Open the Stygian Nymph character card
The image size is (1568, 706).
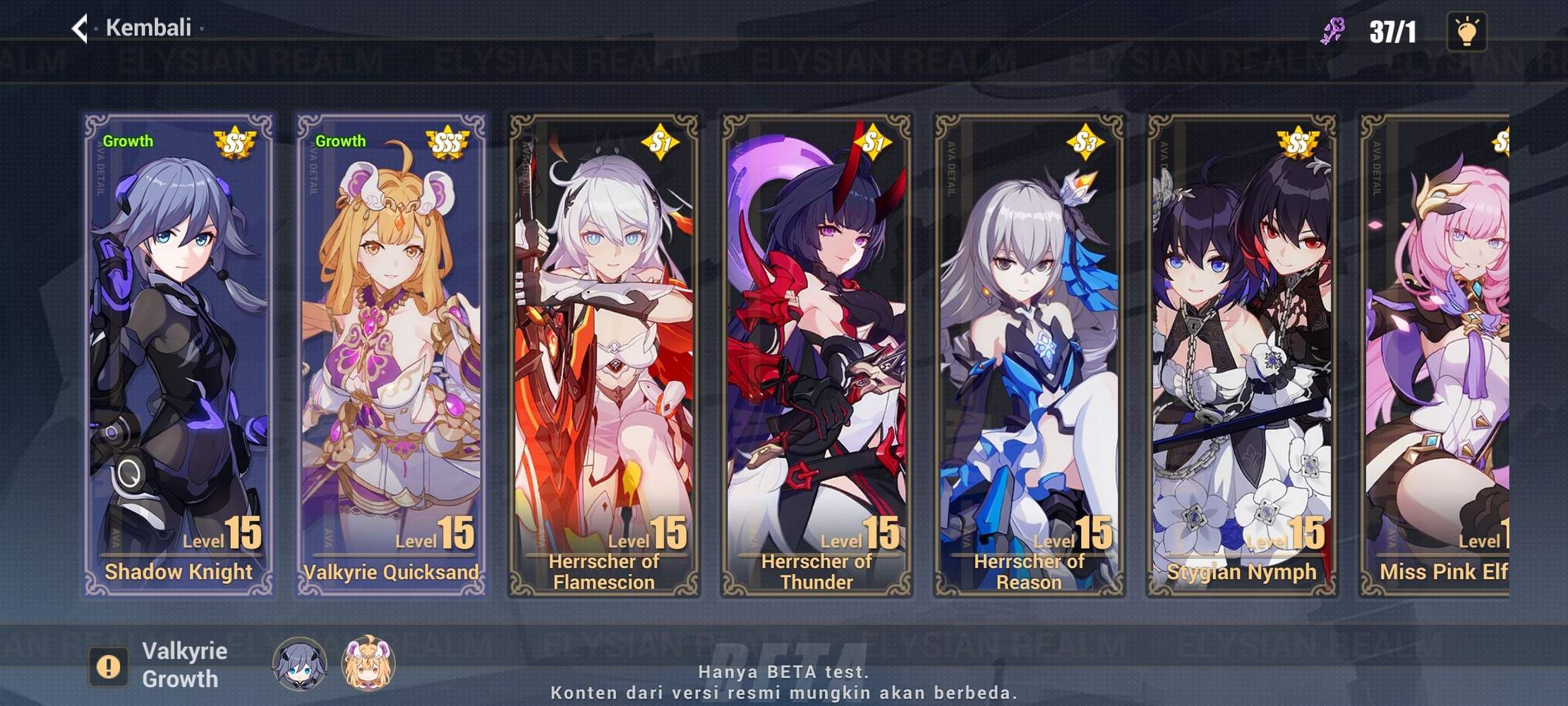tap(1242, 353)
